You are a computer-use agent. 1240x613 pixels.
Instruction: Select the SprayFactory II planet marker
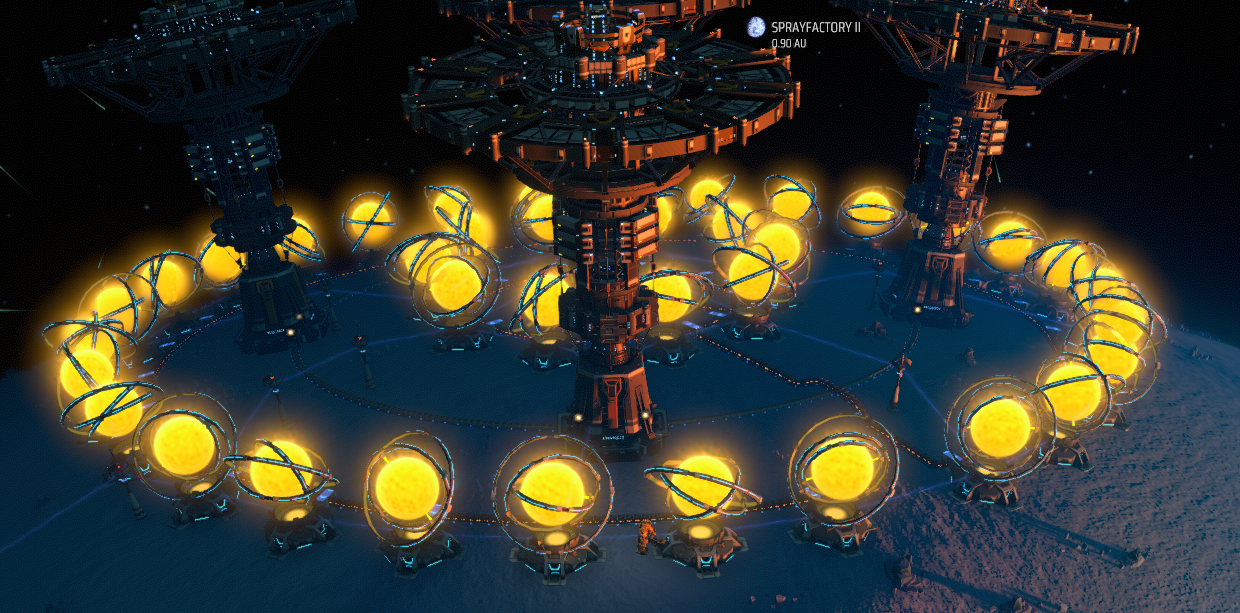click(756, 28)
